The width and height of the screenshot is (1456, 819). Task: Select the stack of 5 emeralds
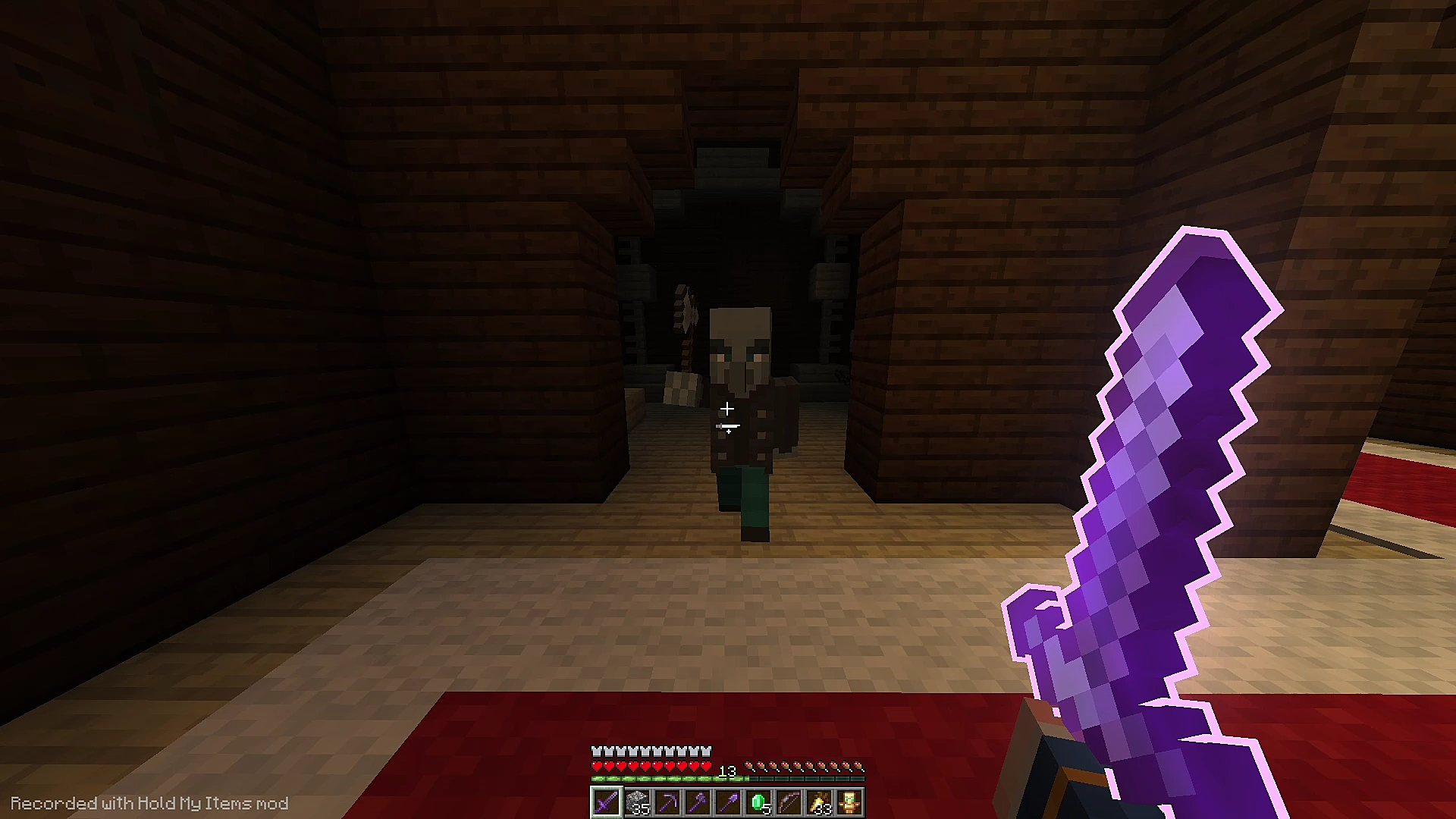759,802
